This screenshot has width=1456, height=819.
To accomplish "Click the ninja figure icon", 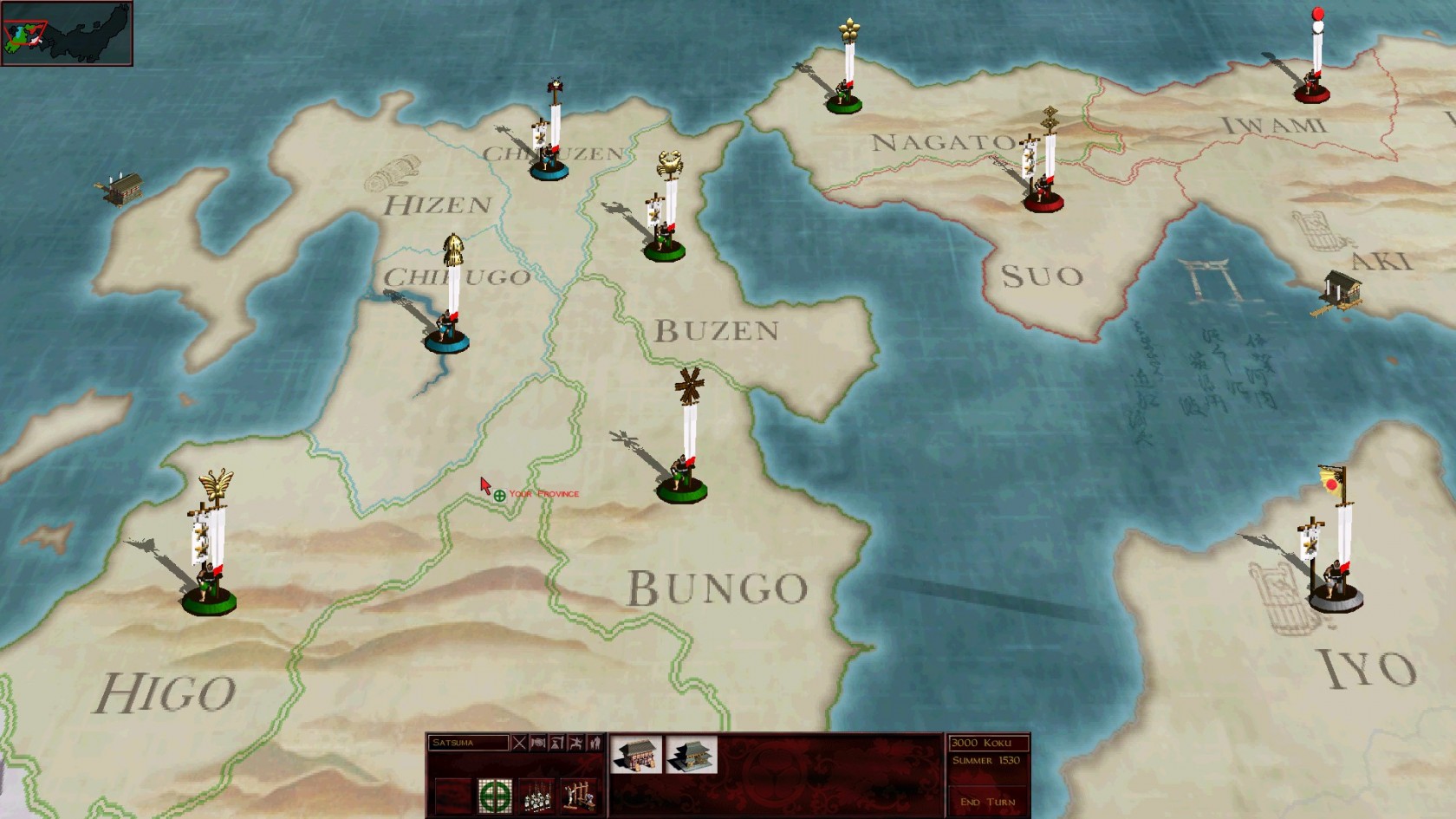I will pos(575,743).
